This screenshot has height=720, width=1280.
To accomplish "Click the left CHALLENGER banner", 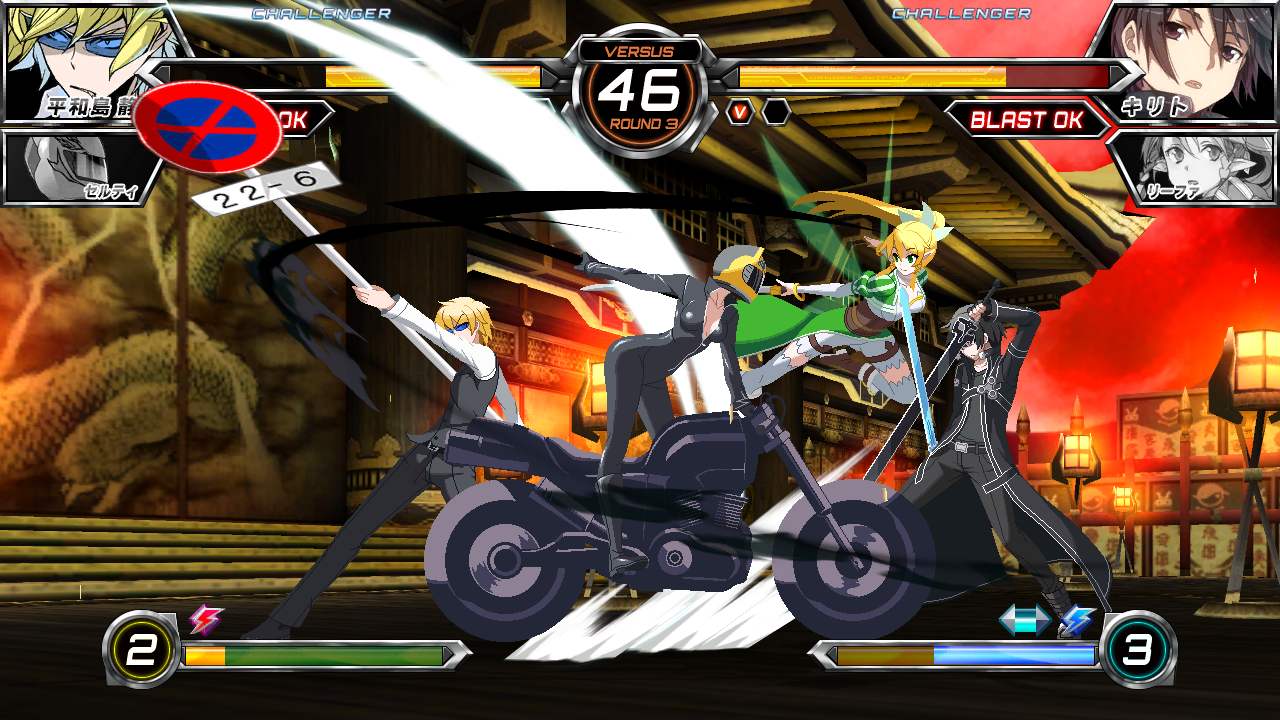I will pos(318,14).
